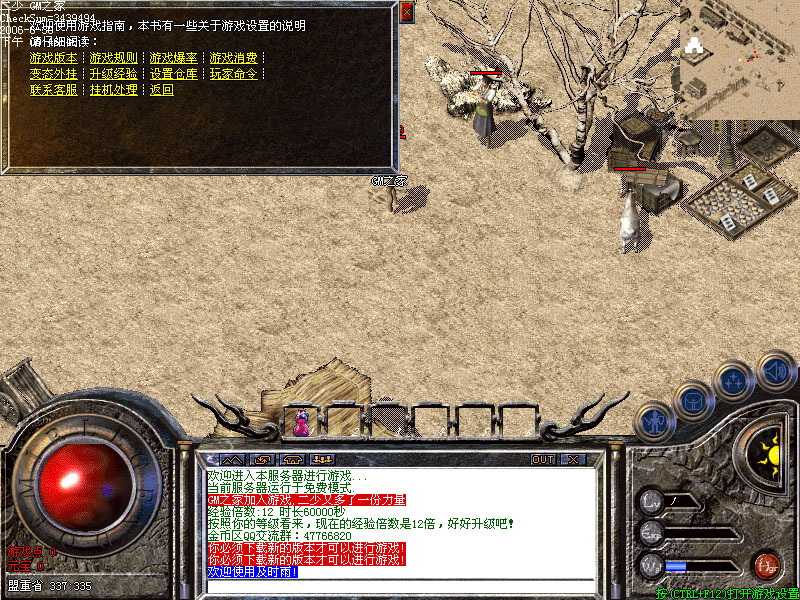Open the 变态外挂 entry
Screen dimensions: 800x600
coord(53,74)
